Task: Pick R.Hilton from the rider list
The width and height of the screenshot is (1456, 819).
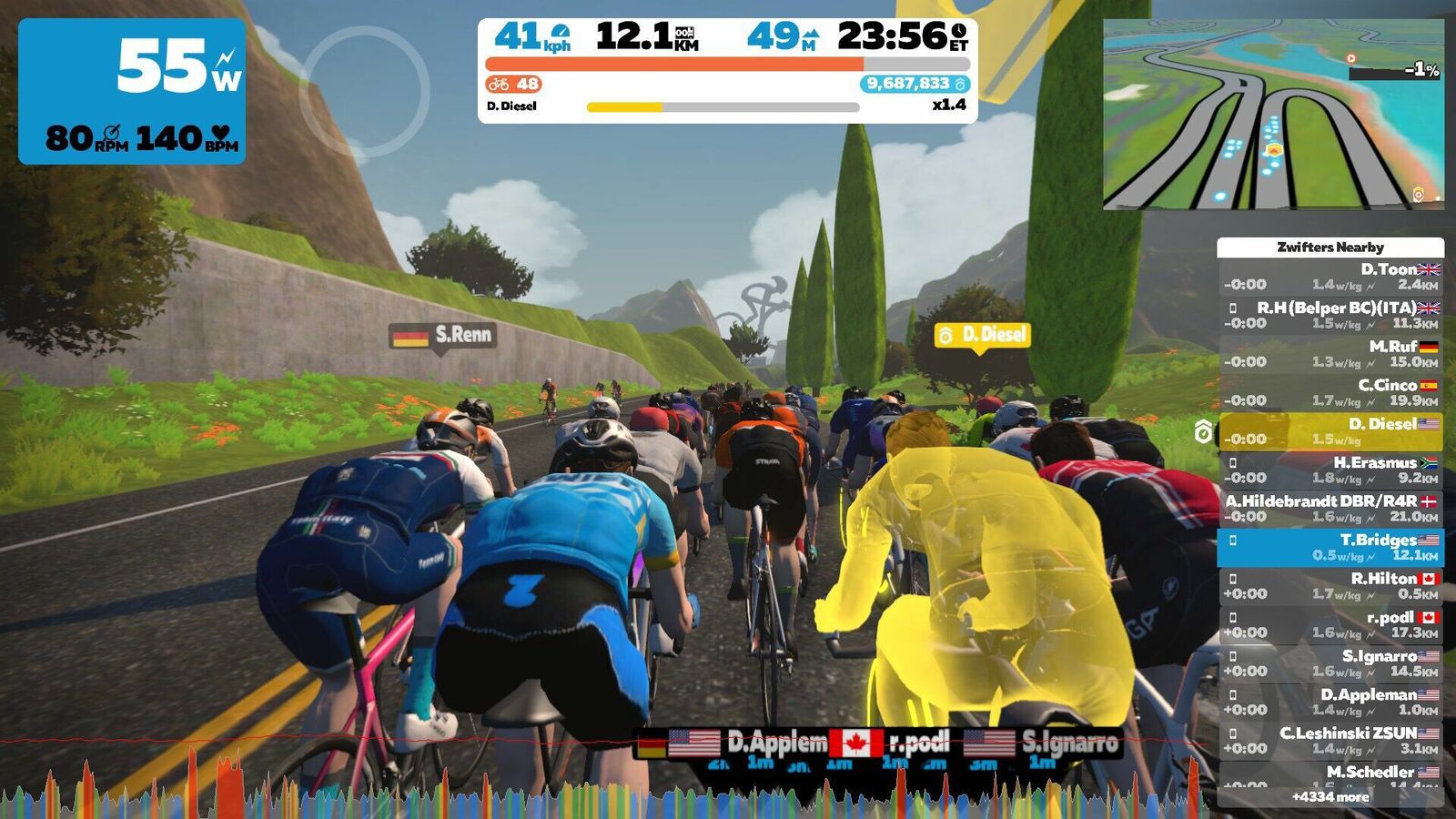Action: tap(1330, 586)
